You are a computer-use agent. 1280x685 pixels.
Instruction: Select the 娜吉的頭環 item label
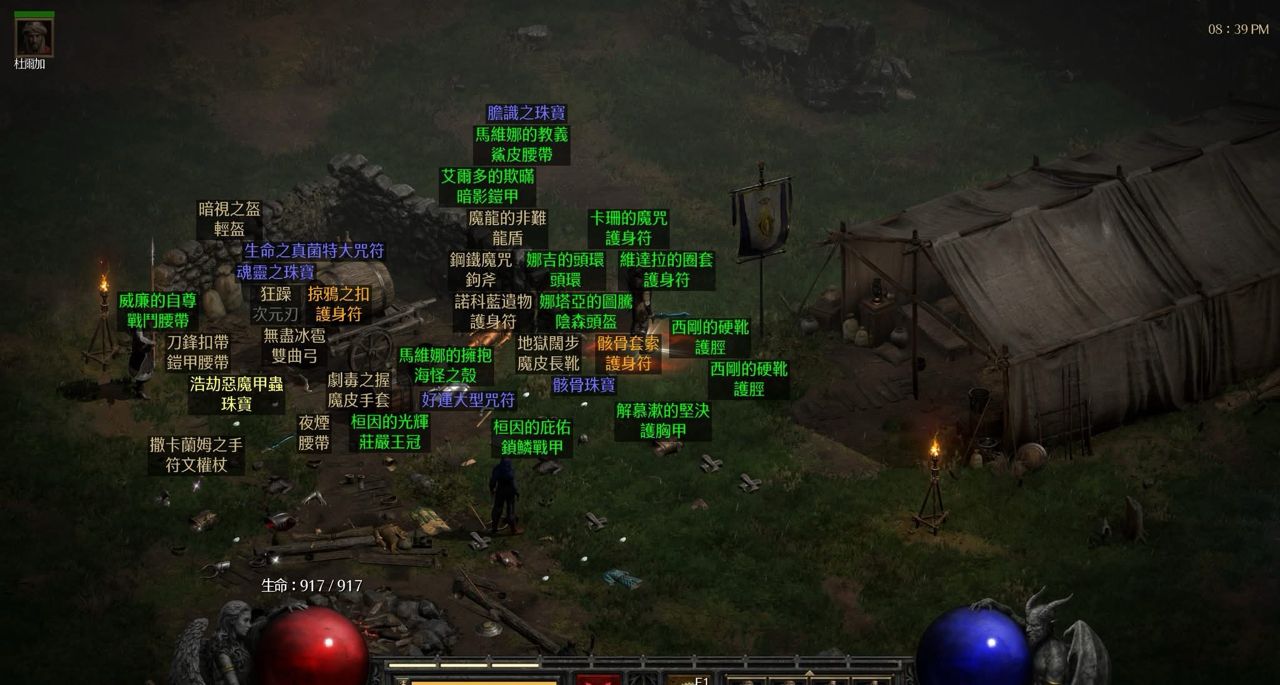[x=565, y=270]
